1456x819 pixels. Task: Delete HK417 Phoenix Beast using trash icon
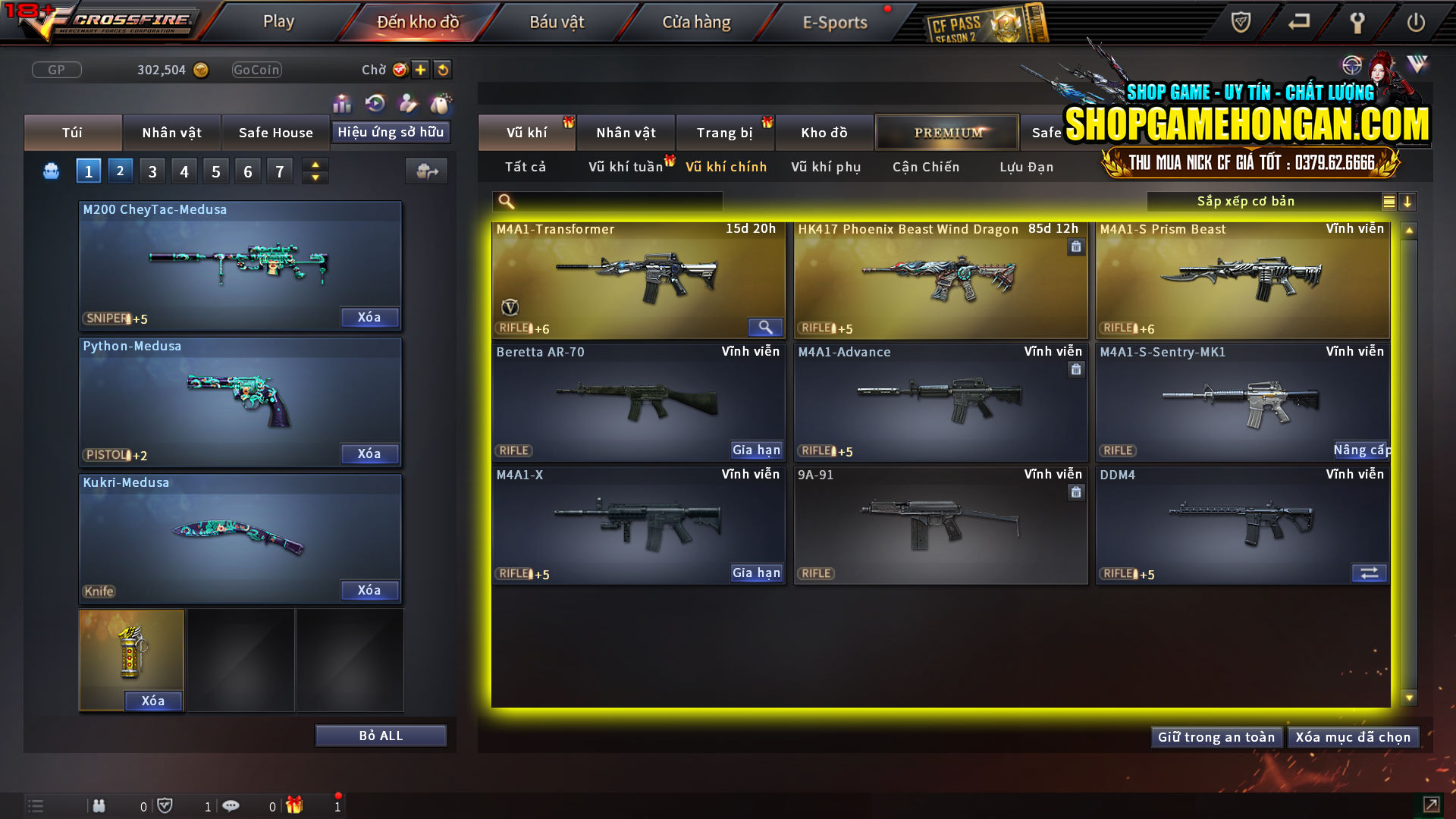point(1076,247)
